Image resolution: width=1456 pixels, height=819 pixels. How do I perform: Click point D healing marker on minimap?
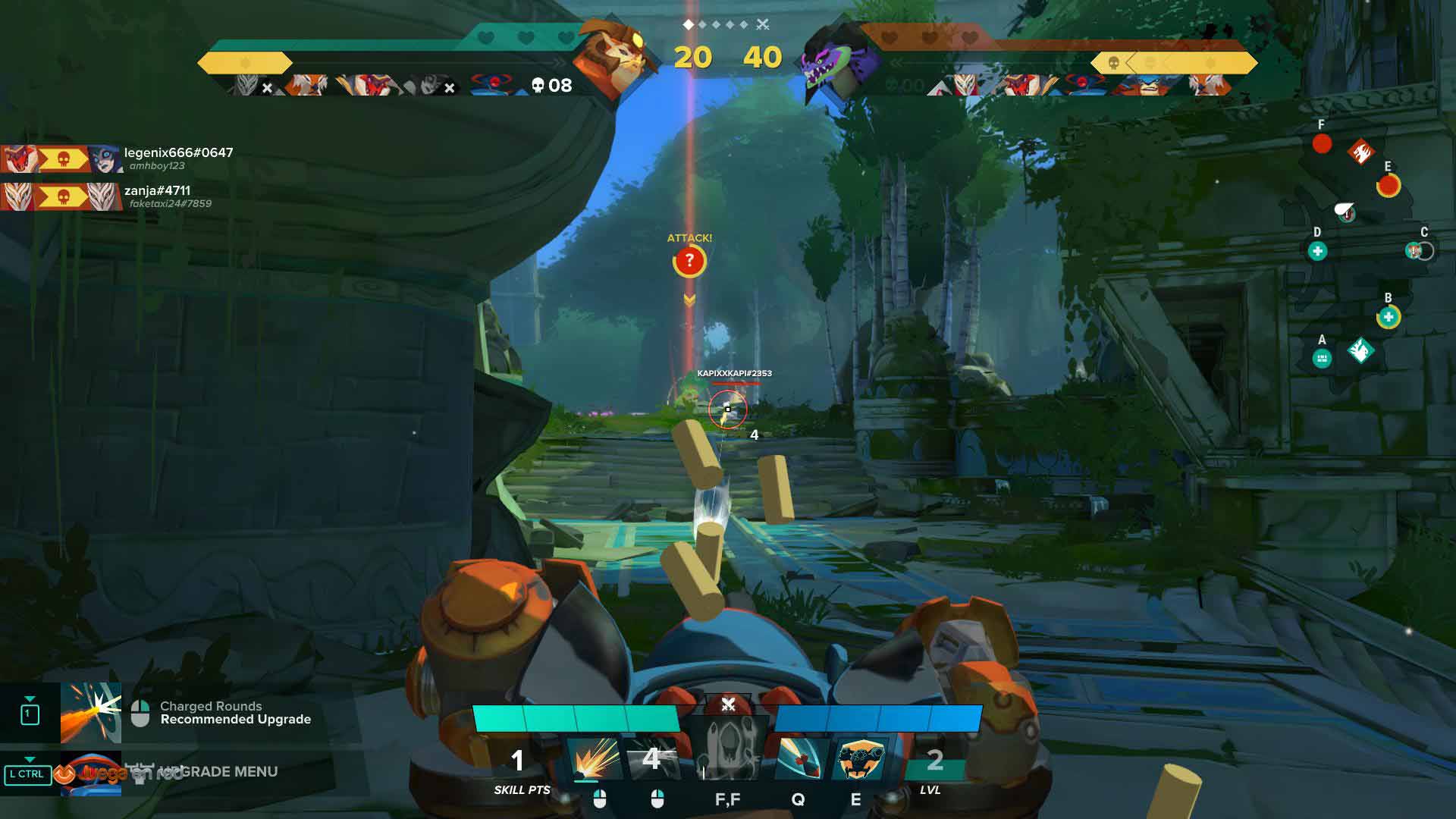tap(1317, 251)
